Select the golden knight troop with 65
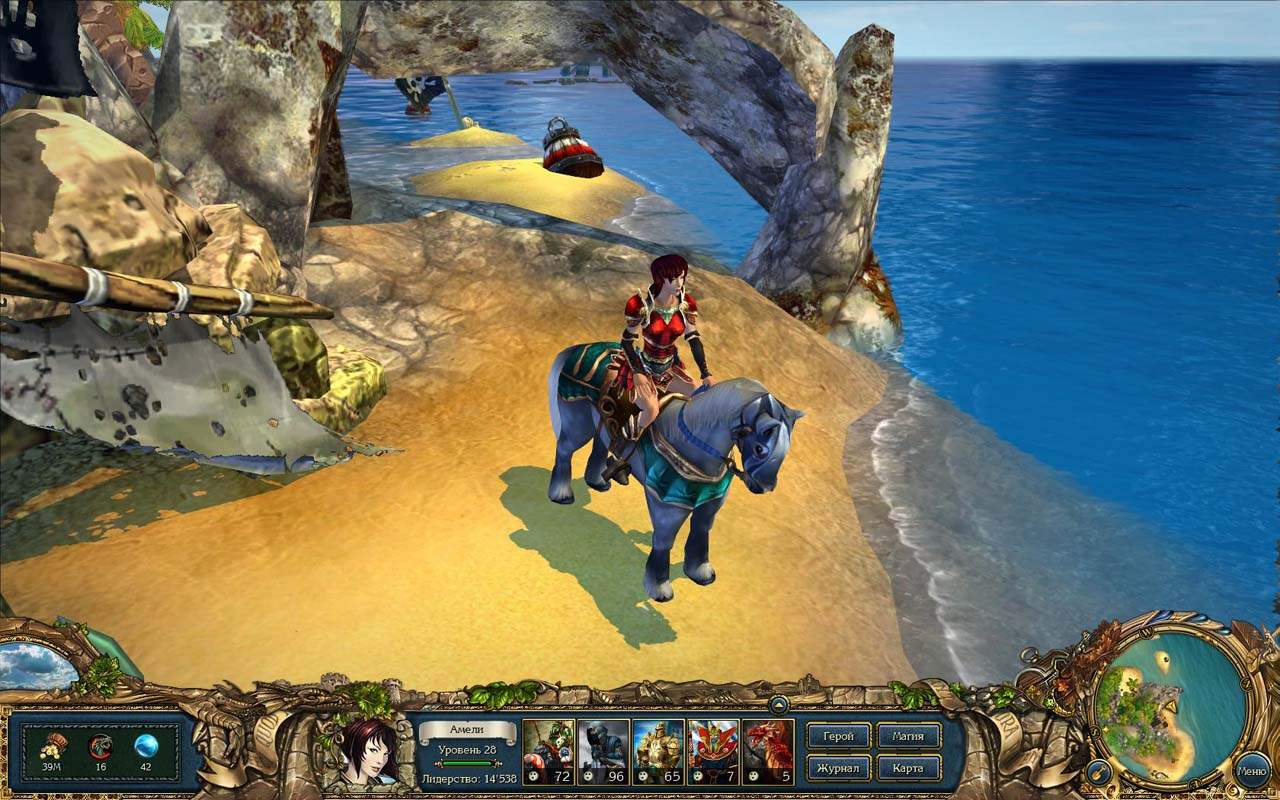1280x800 pixels. click(658, 751)
